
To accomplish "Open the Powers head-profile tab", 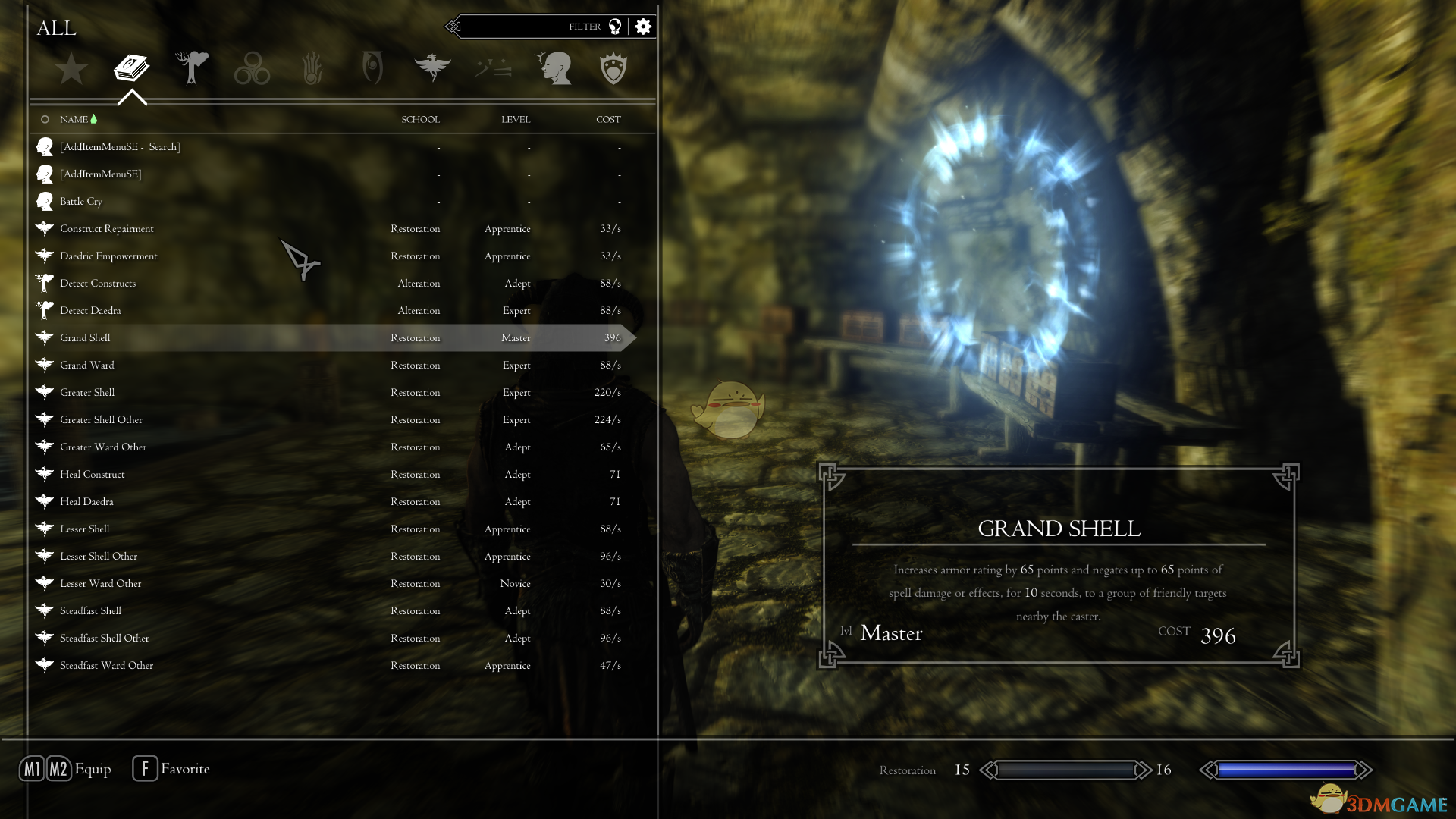I will coord(554,68).
